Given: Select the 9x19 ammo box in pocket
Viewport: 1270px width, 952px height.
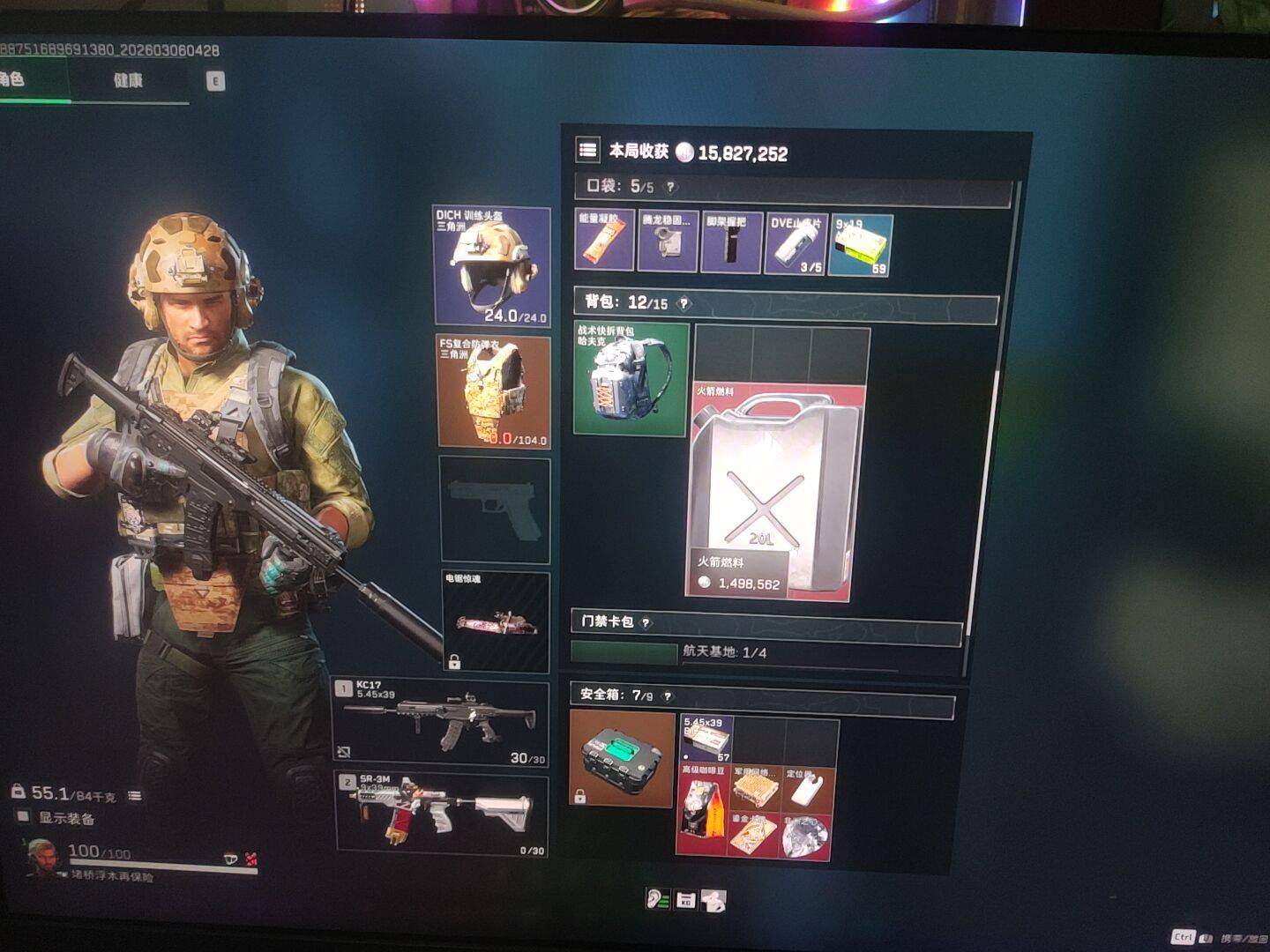Looking at the screenshot, I should click(x=861, y=245).
